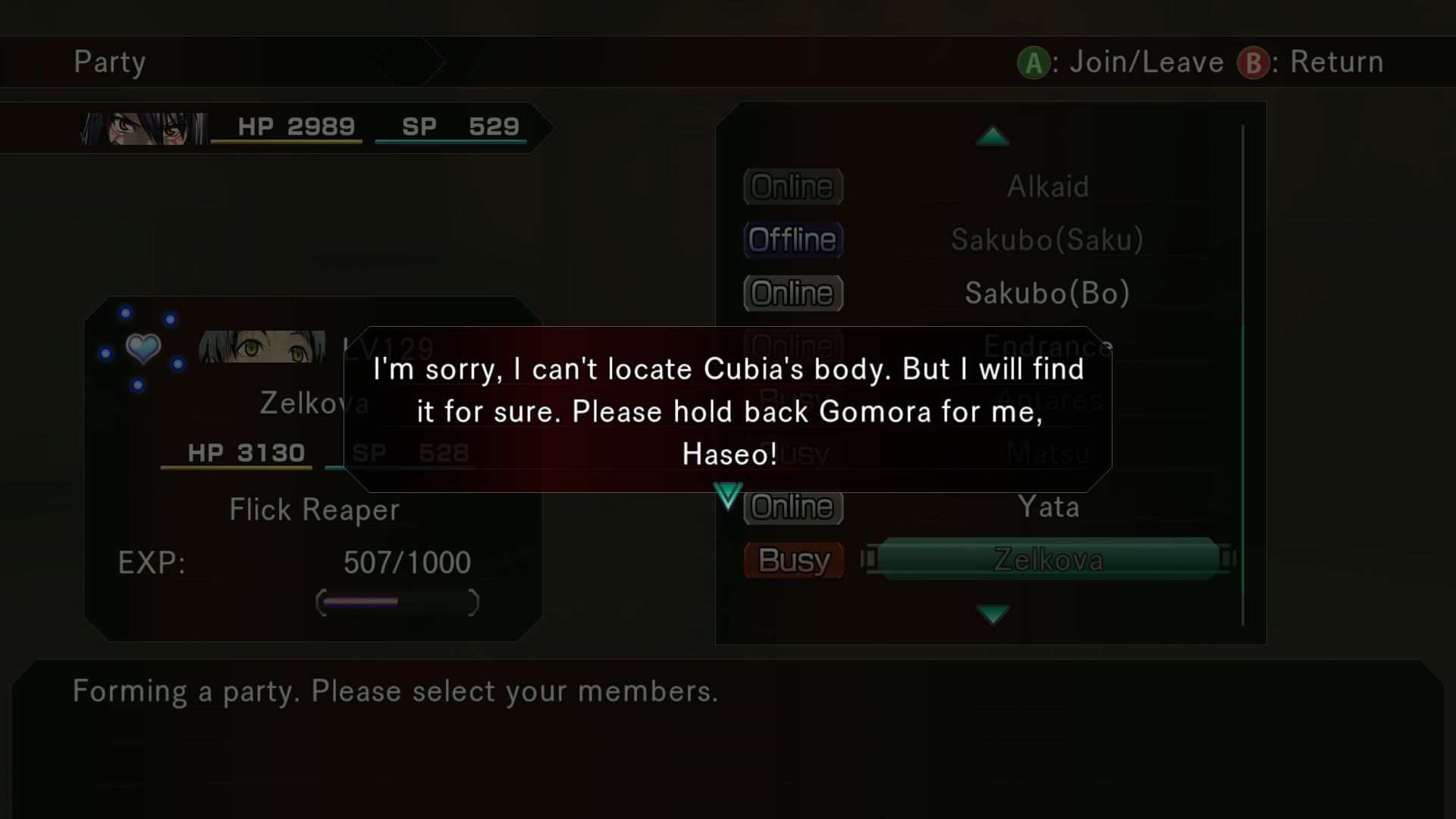Select Zelkova's character portrait
This screenshot has width=1456, height=819.
(x=262, y=347)
